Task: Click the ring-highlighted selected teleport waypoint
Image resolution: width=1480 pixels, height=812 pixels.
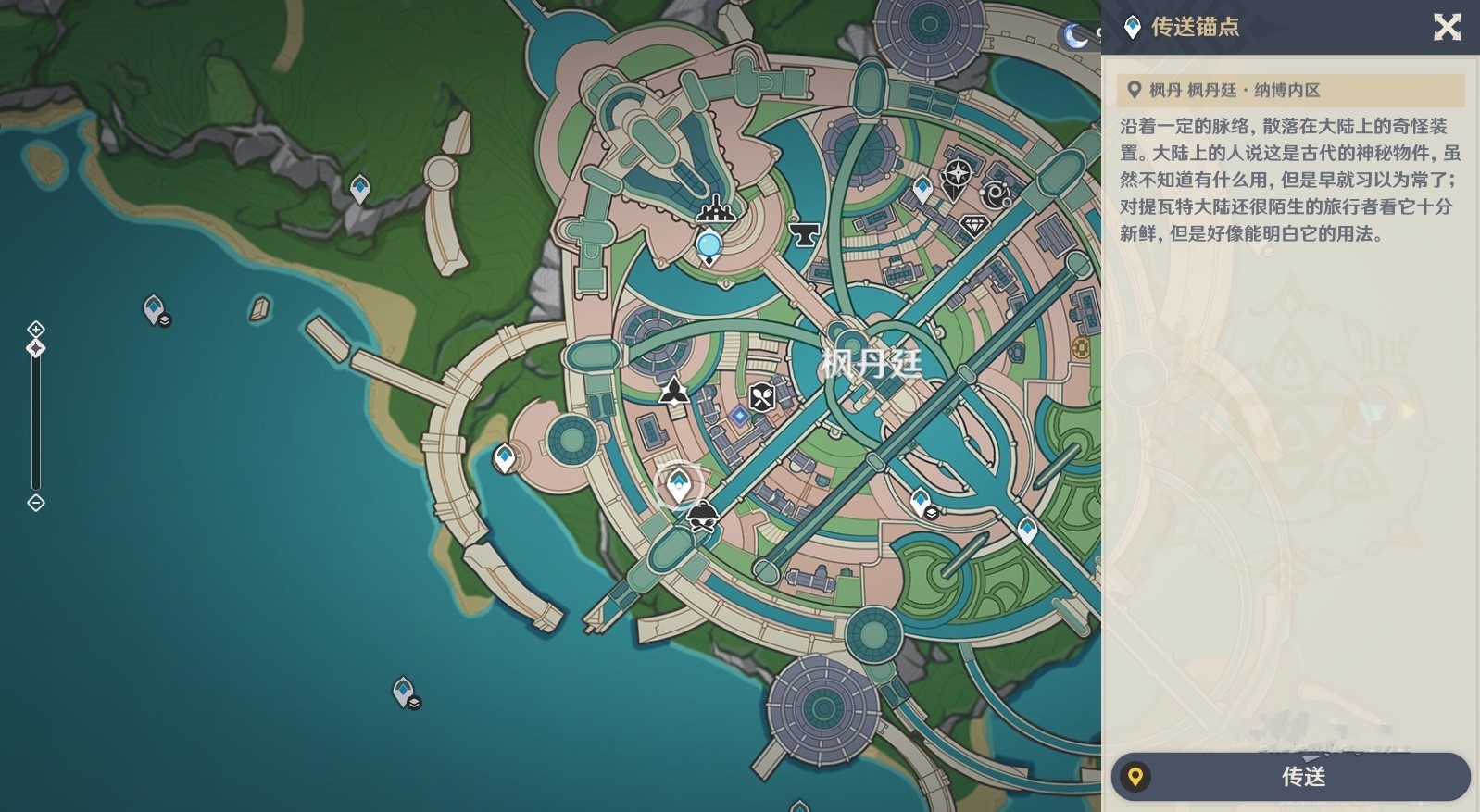Action: tap(679, 483)
